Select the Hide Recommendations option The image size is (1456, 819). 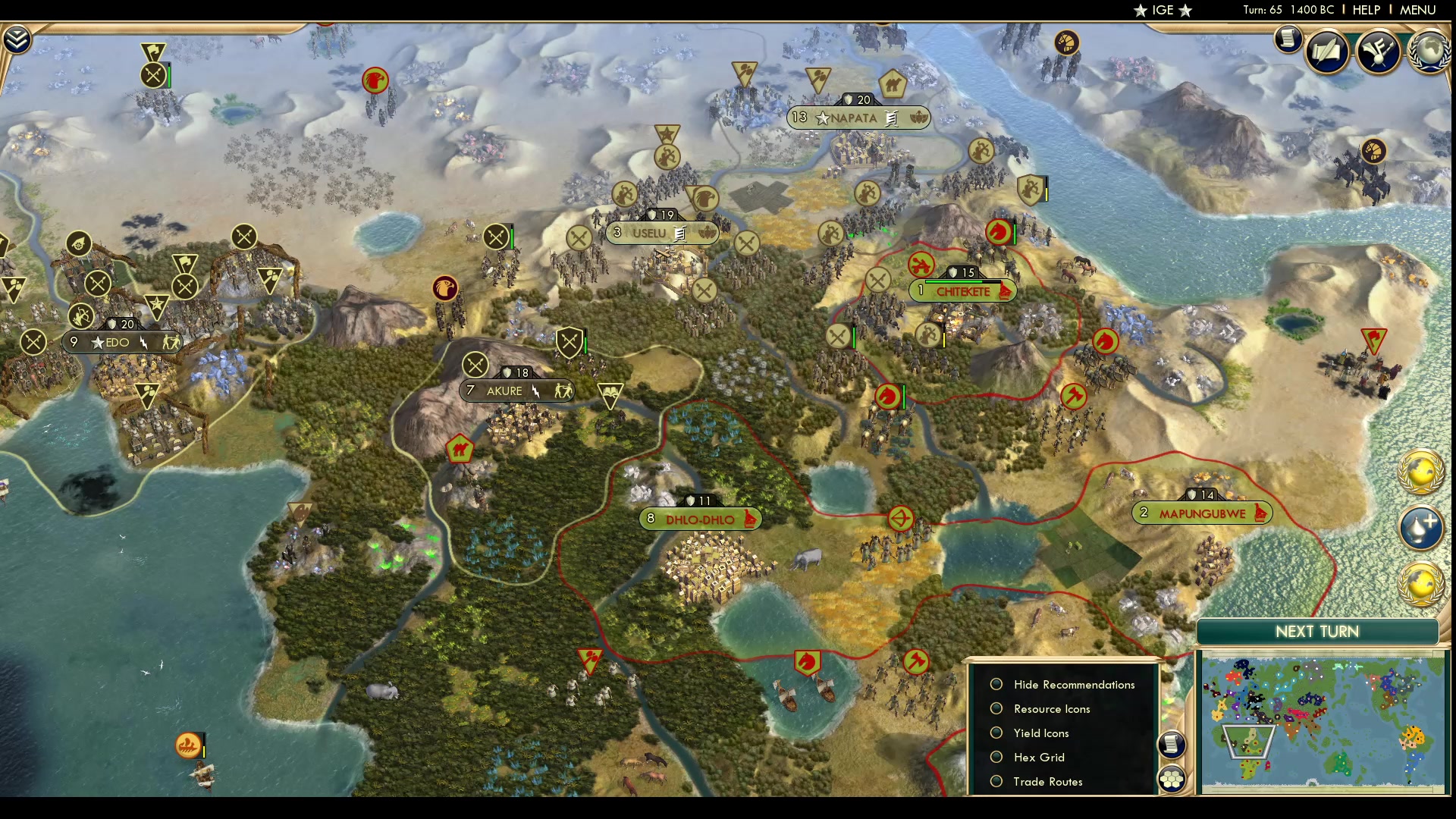click(x=996, y=684)
